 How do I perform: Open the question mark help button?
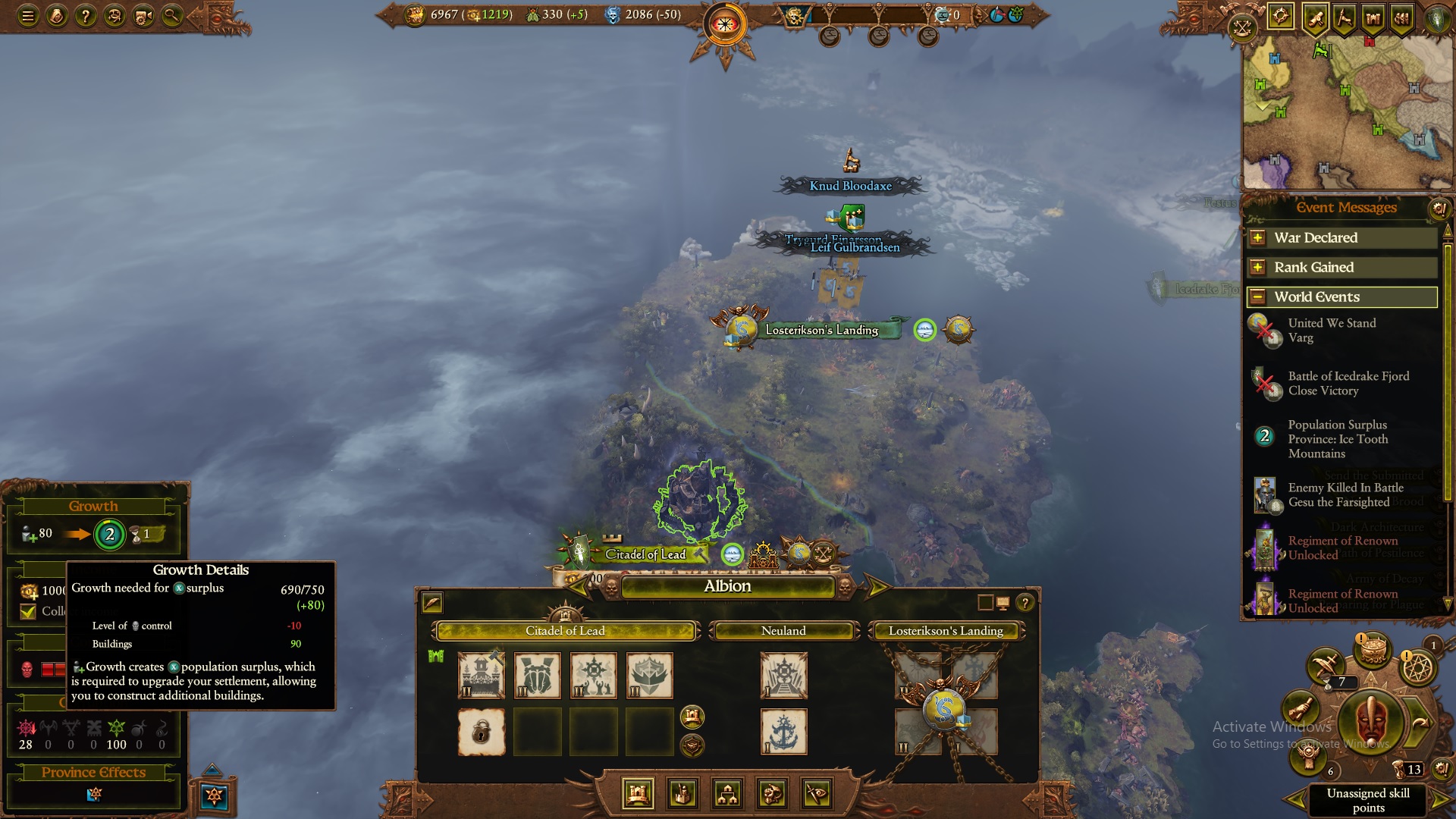pyautogui.click(x=86, y=15)
